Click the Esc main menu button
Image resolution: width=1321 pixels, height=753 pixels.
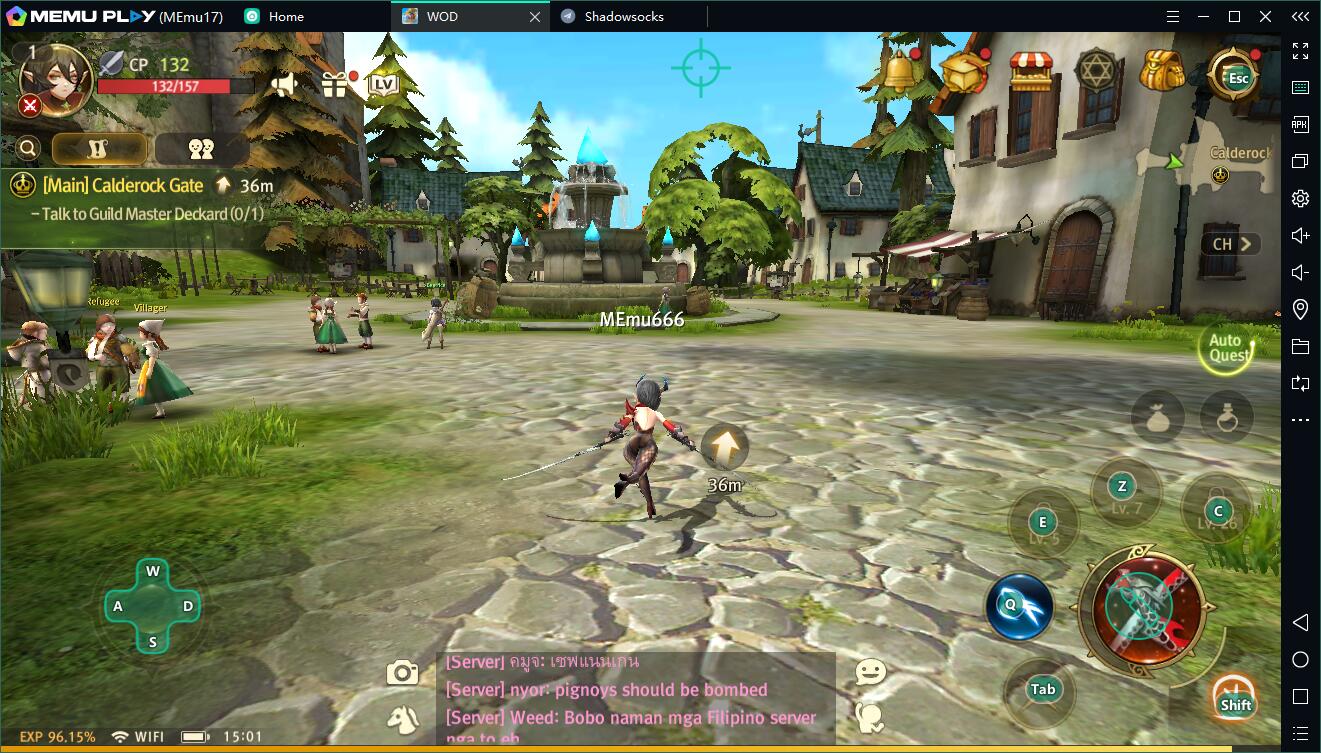(1238, 76)
